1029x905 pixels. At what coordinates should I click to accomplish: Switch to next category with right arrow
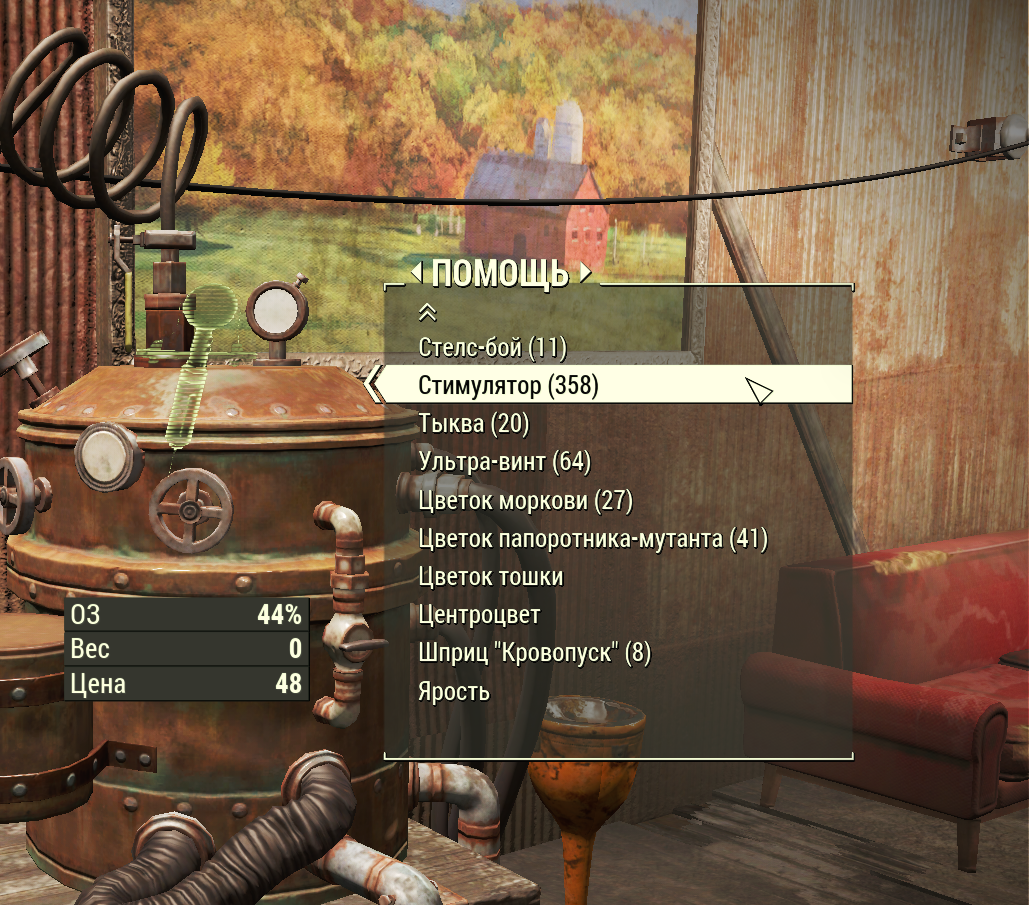tap(586, 272)
